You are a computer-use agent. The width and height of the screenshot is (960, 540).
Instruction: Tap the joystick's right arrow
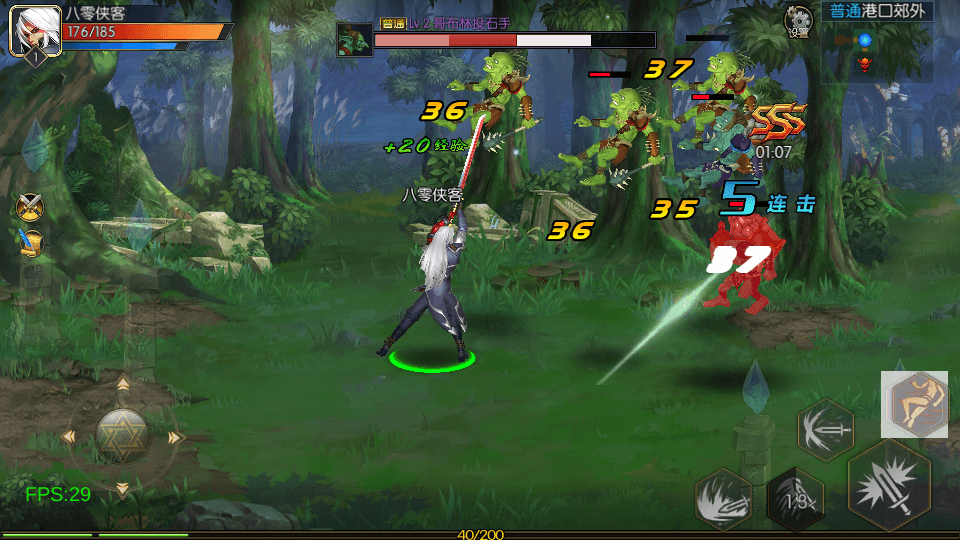176,437
